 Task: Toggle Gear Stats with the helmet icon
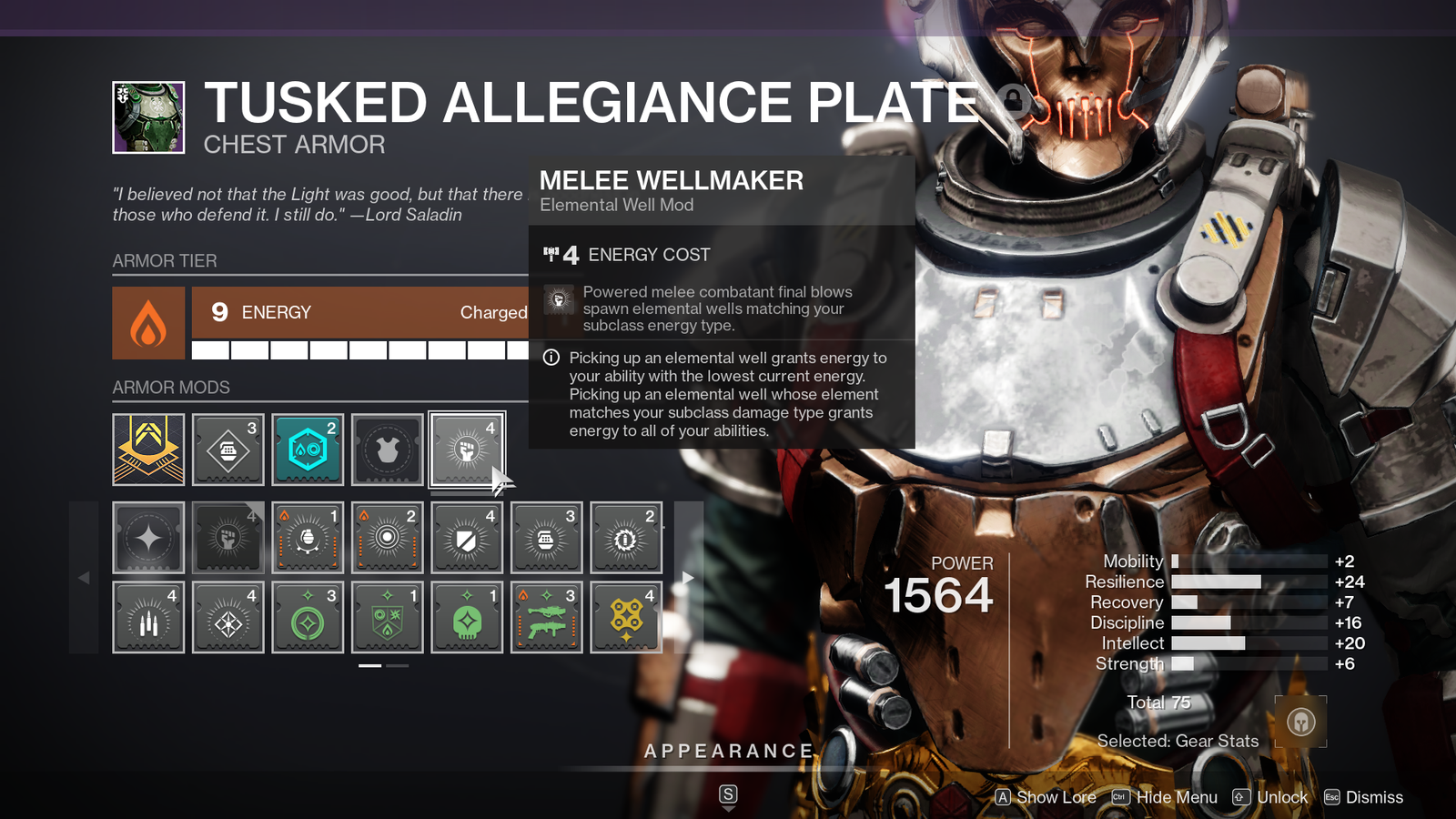[x=1300, y=721]
